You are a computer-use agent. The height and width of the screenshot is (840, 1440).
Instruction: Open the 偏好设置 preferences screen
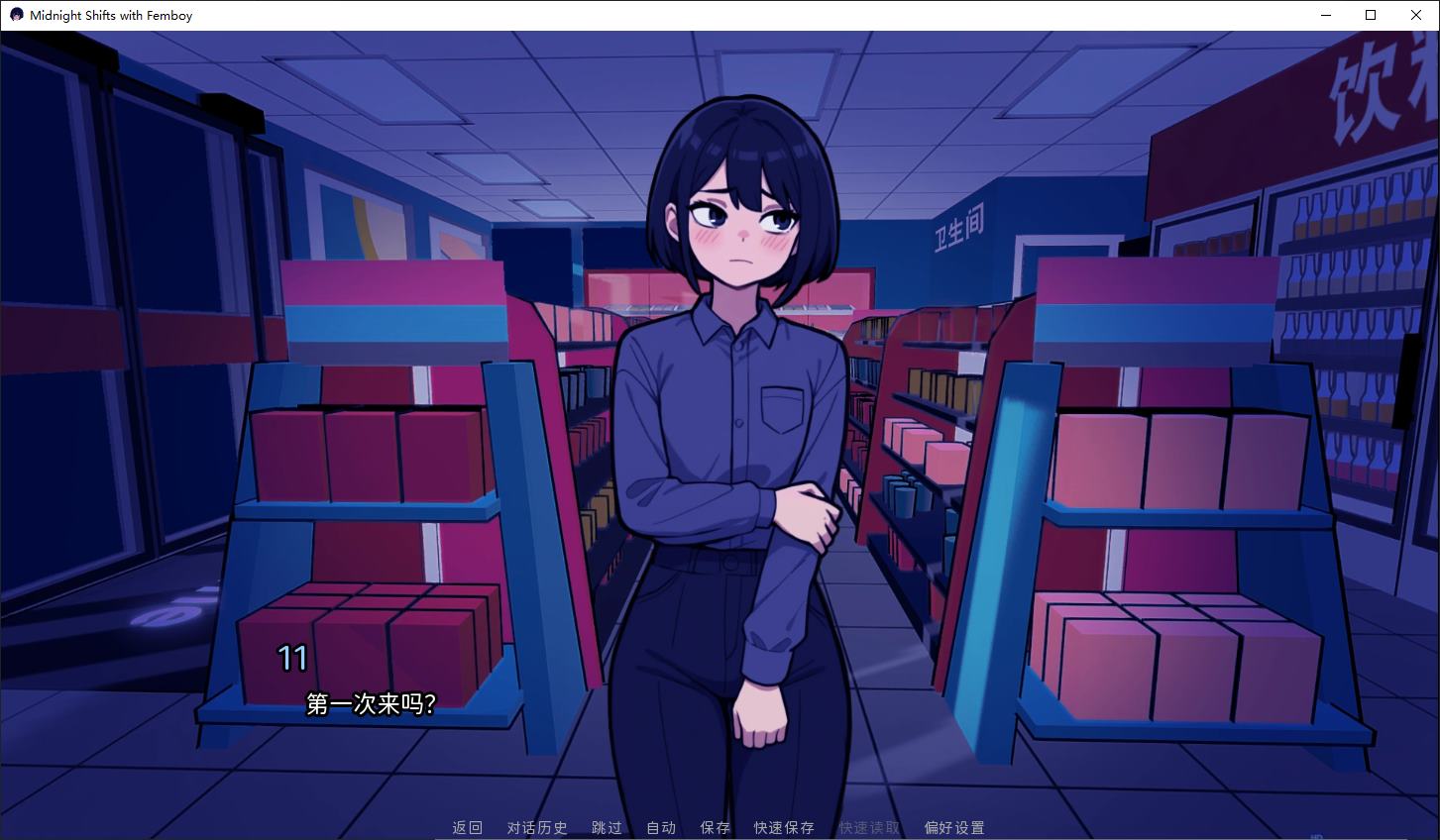[952, 827]
